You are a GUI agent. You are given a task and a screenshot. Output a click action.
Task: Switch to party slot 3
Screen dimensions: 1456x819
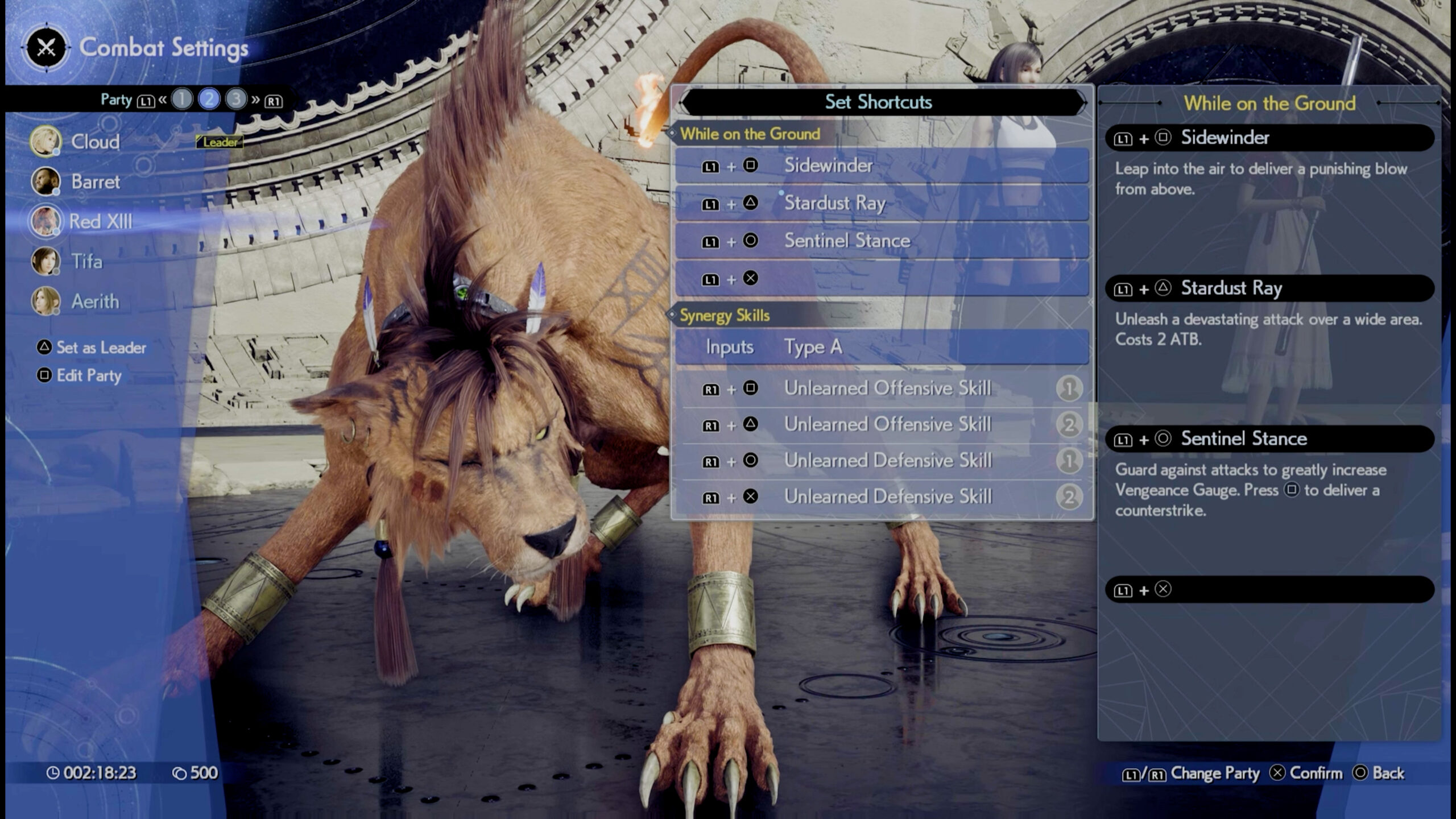(x=235, y=100)
